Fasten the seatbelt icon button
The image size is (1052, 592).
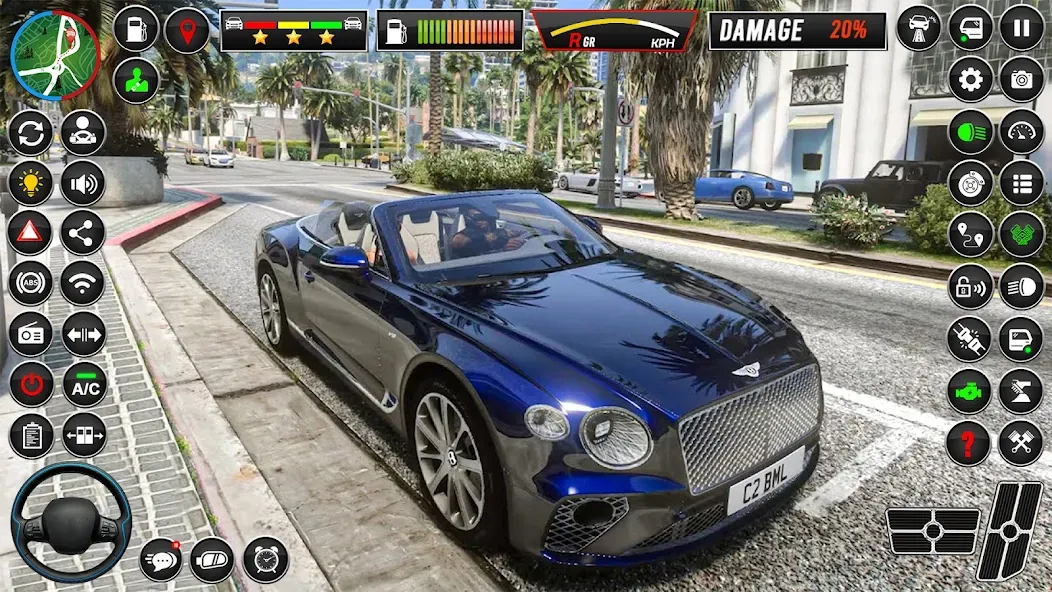970,338
